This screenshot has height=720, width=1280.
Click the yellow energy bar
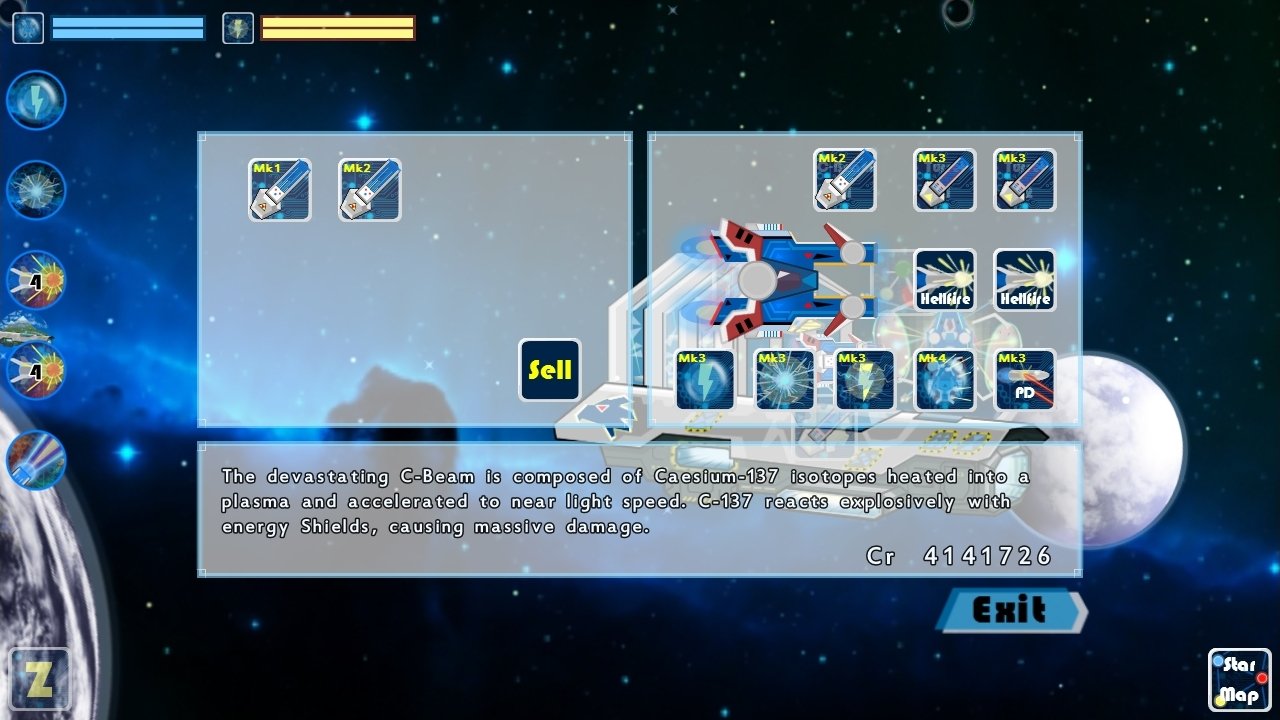tap(335, 29)
